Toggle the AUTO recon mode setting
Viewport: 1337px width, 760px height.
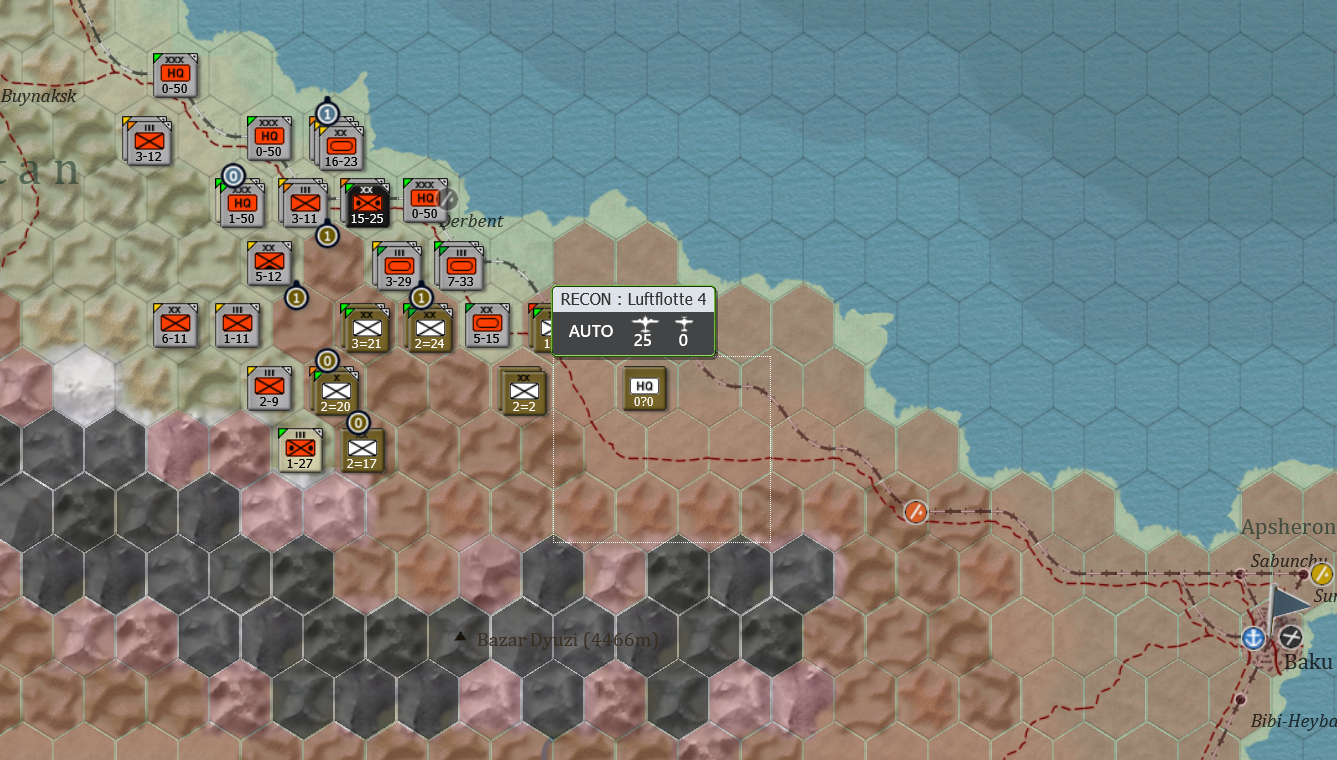[591, 330]
